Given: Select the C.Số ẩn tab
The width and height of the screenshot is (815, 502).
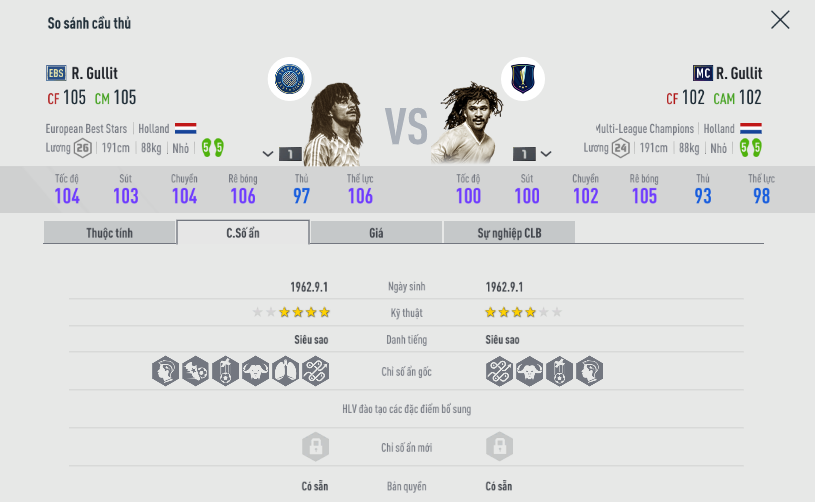Looking at the screenshot, I should coord(243,233).
